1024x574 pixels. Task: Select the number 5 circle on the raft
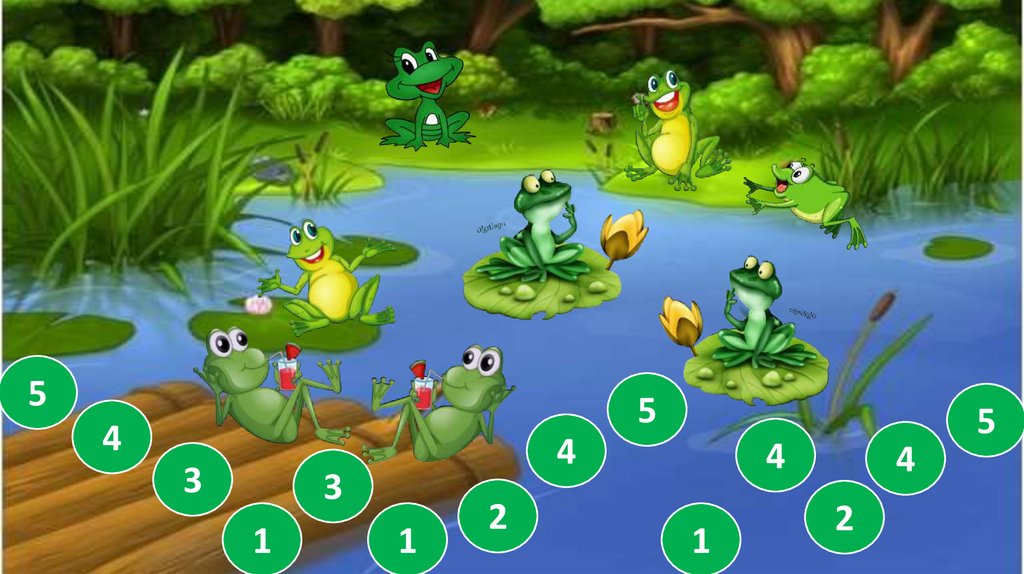coord(37,393)
